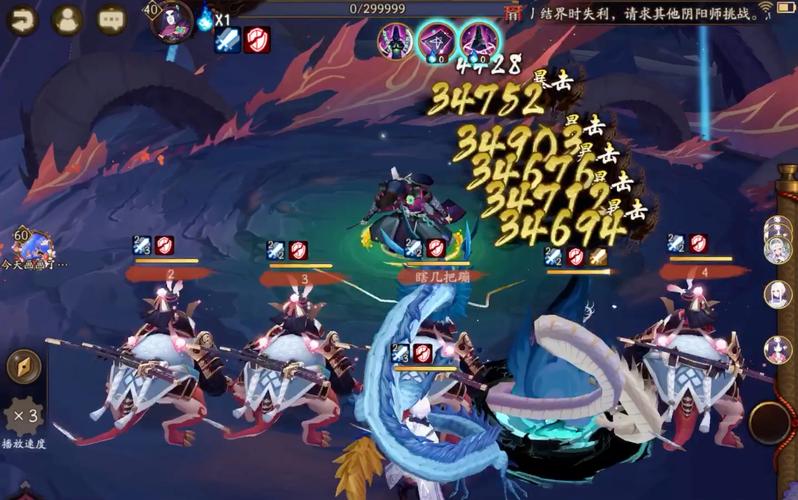Select the level 60 player avatar
The width and height of the screenshot is (798, 500).
tap(33, 245)
